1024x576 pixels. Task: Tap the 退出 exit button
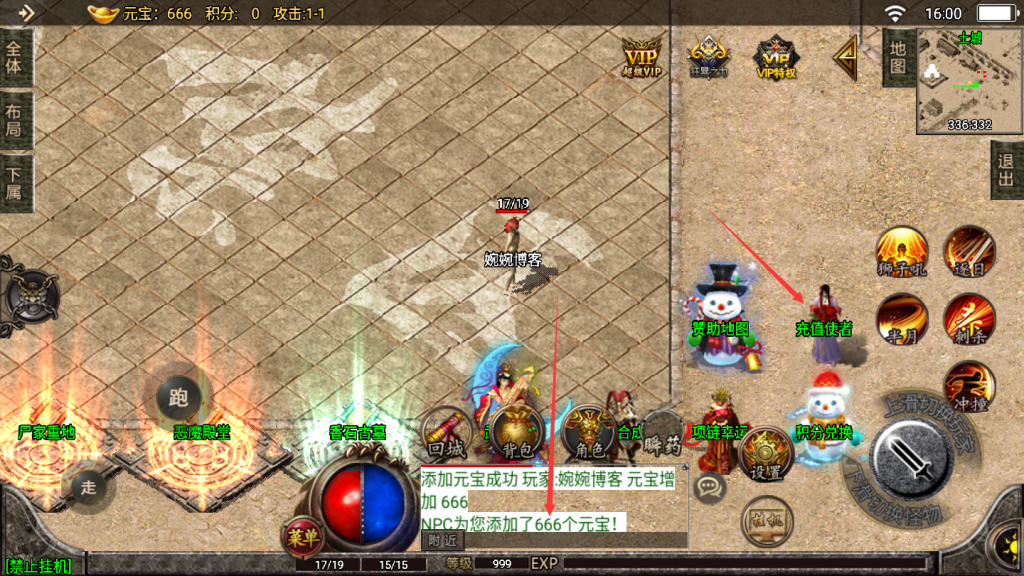click(x=1006, y=169)
